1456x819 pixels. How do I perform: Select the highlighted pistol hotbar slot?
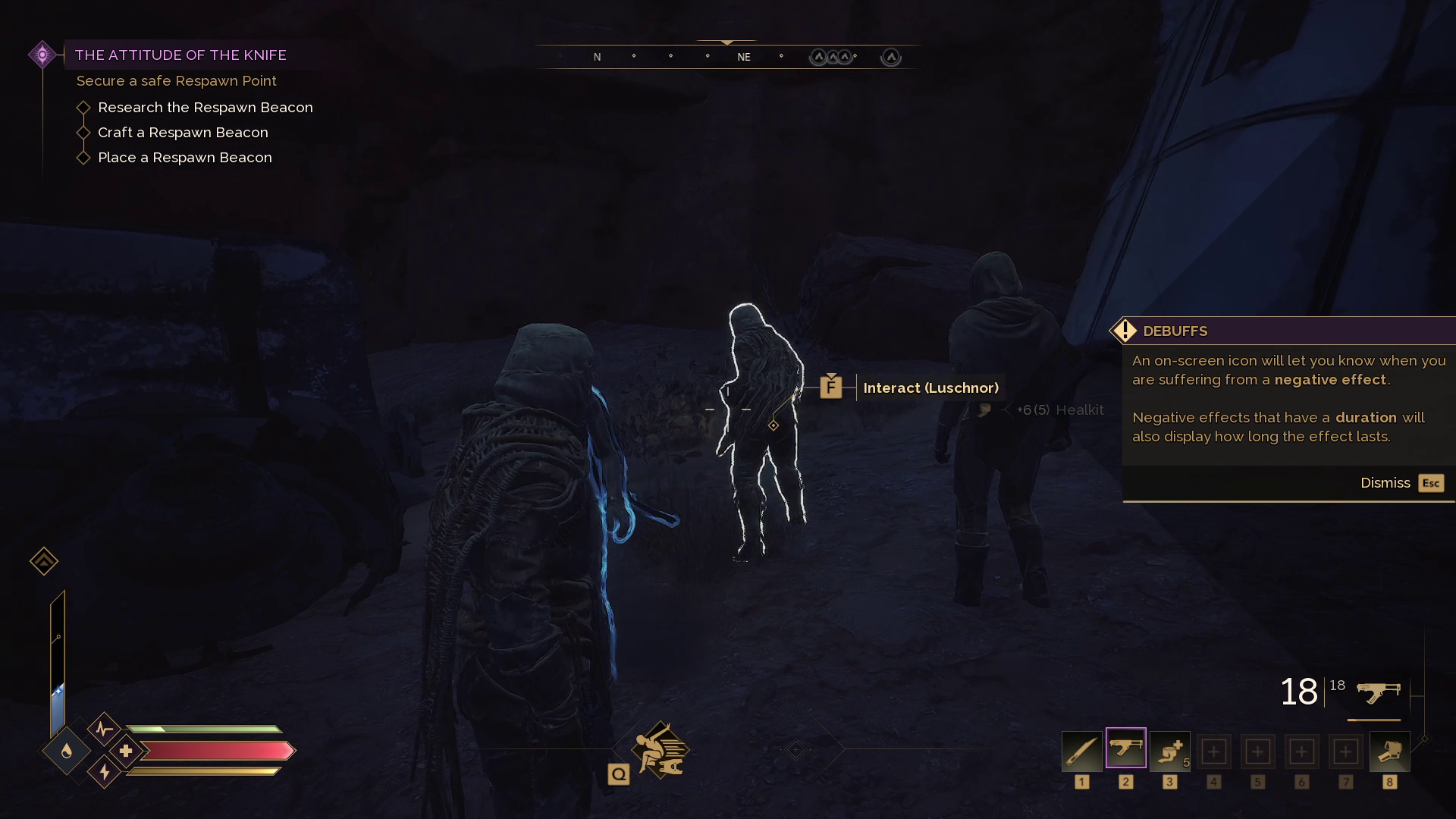[x=1125, y=748]
